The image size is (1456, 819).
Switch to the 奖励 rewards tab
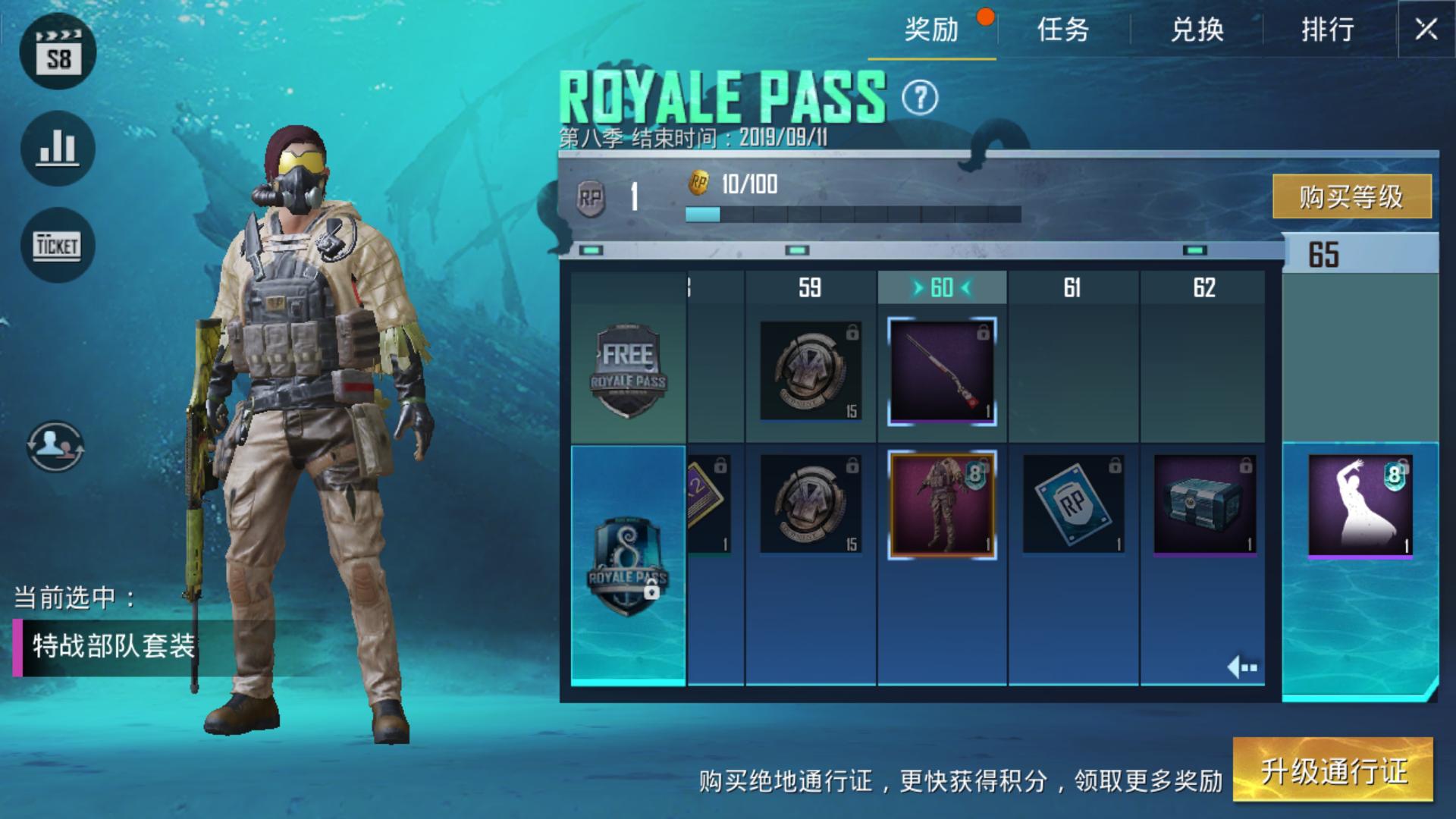click(x=931, y=30)
